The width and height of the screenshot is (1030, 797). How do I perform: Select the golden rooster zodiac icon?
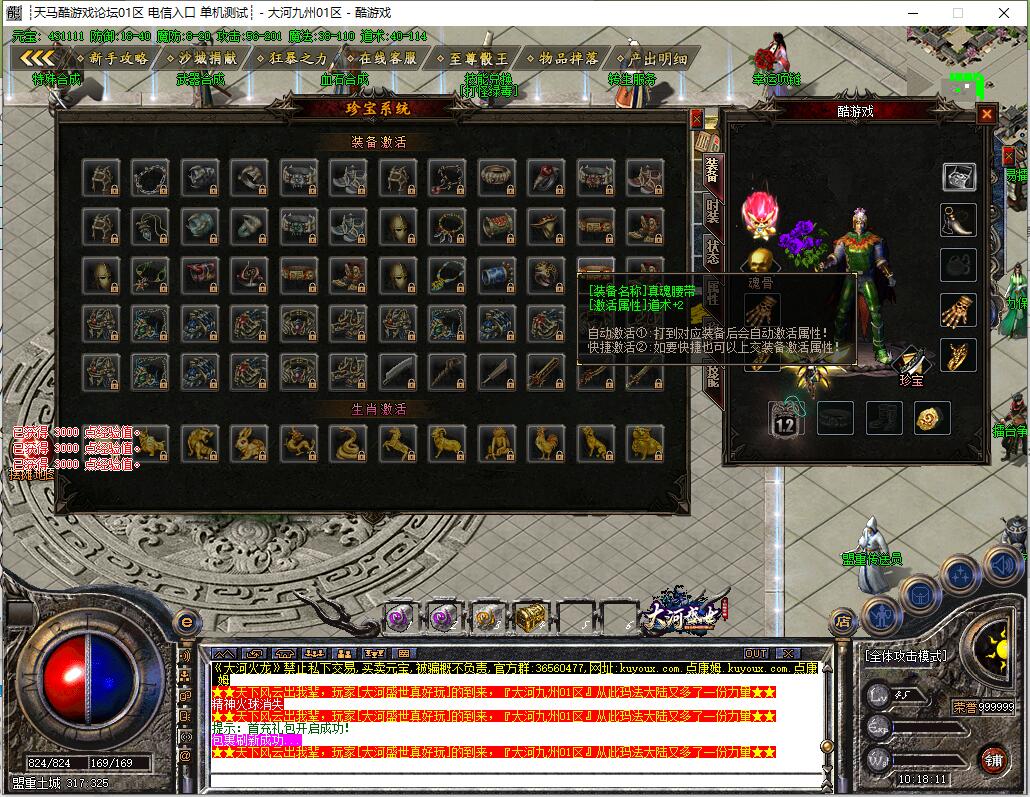pos(545,440)
